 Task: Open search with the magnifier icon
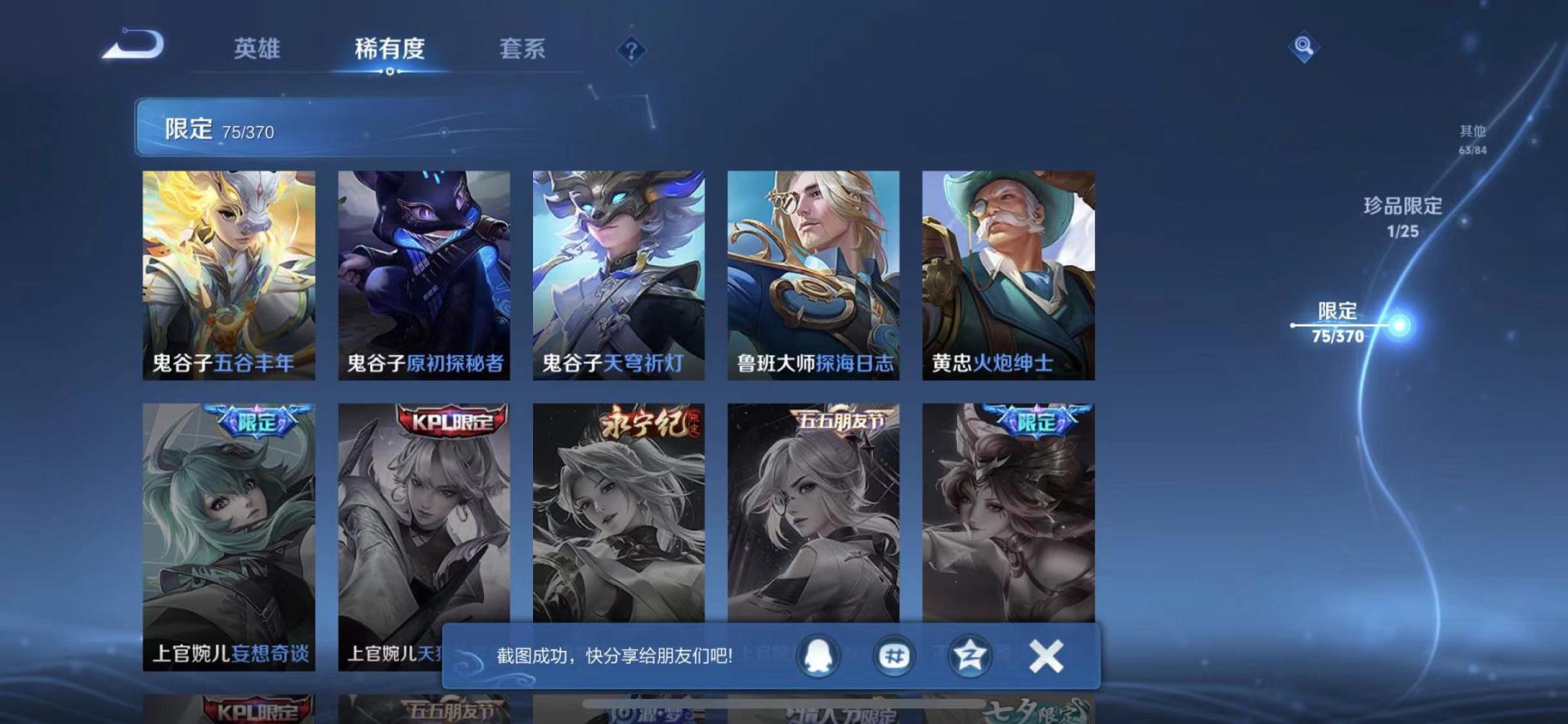click(x=1304, y=47)
